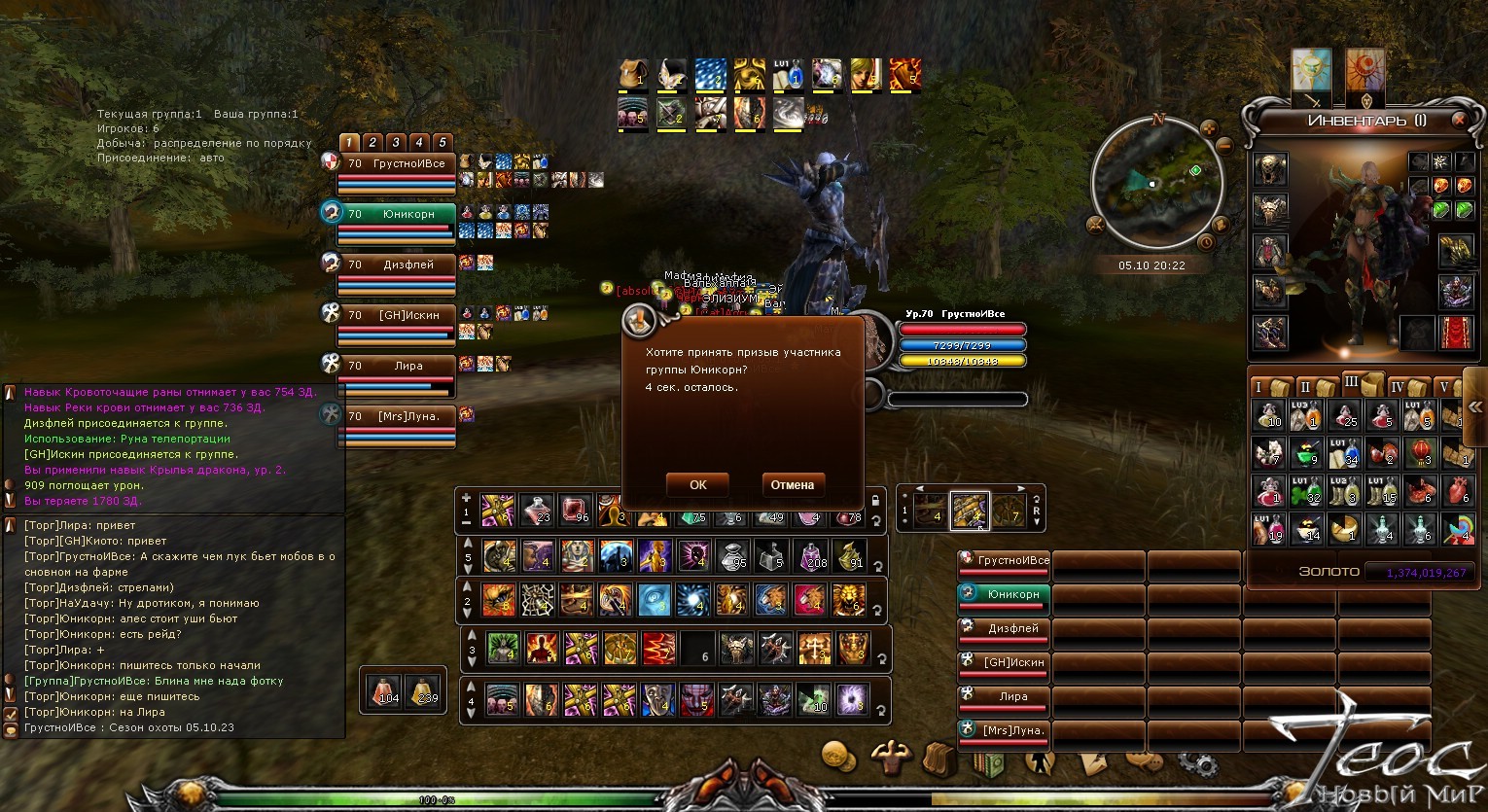1488x812 pixels.
Task: Select the red cape equipment slot
Action: [x=1455, y=333]
